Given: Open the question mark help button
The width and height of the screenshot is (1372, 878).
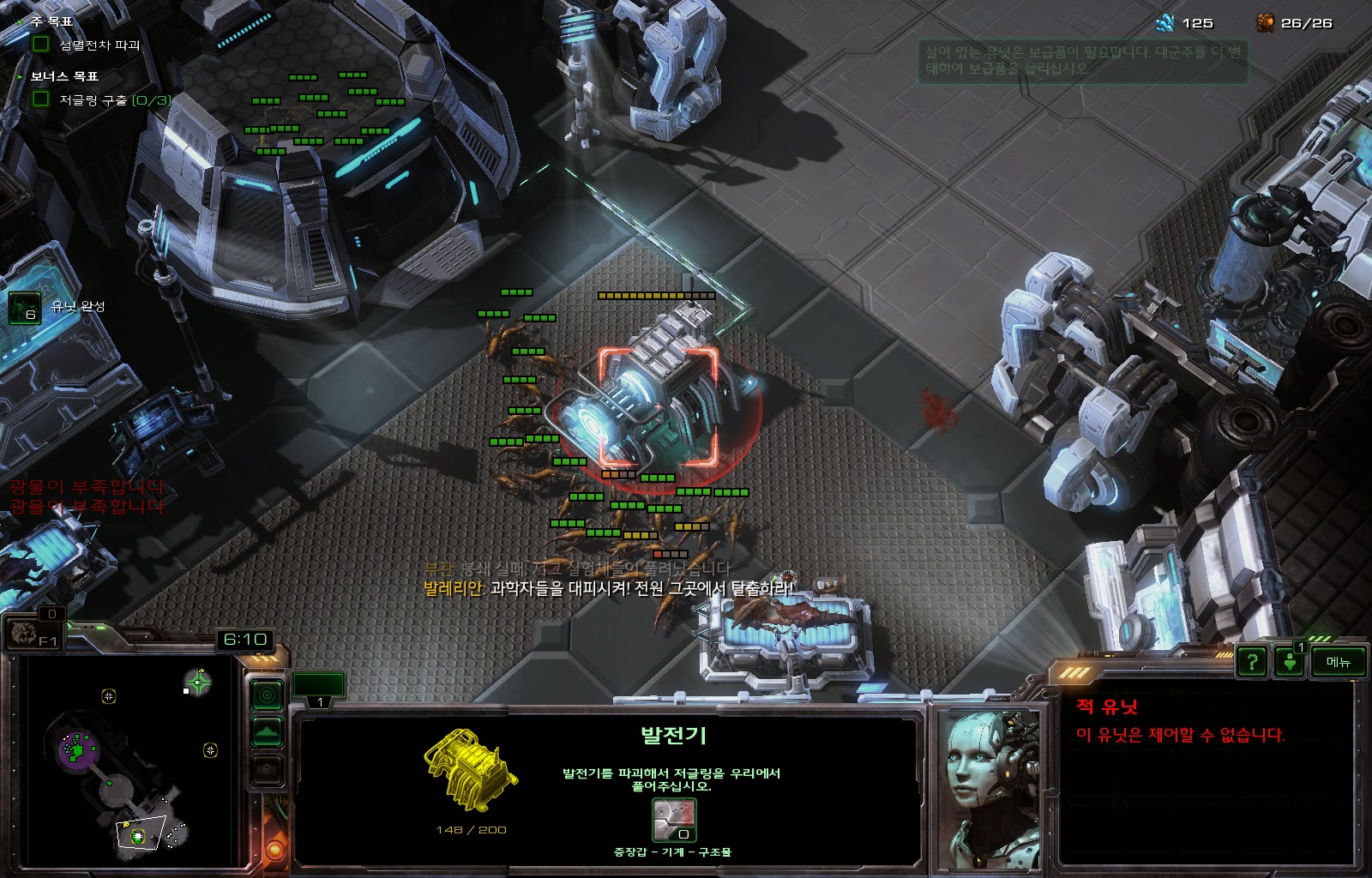Looking at the screenshot, I should click(1252, 662).
